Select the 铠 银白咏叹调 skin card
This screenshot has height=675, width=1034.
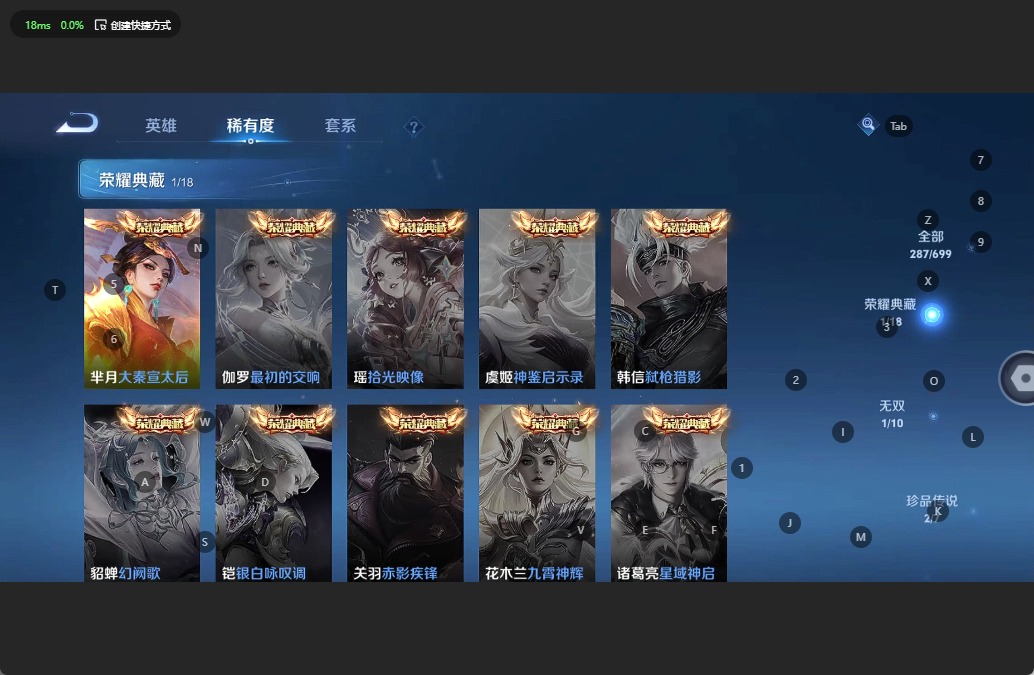(x=273, y=493)
